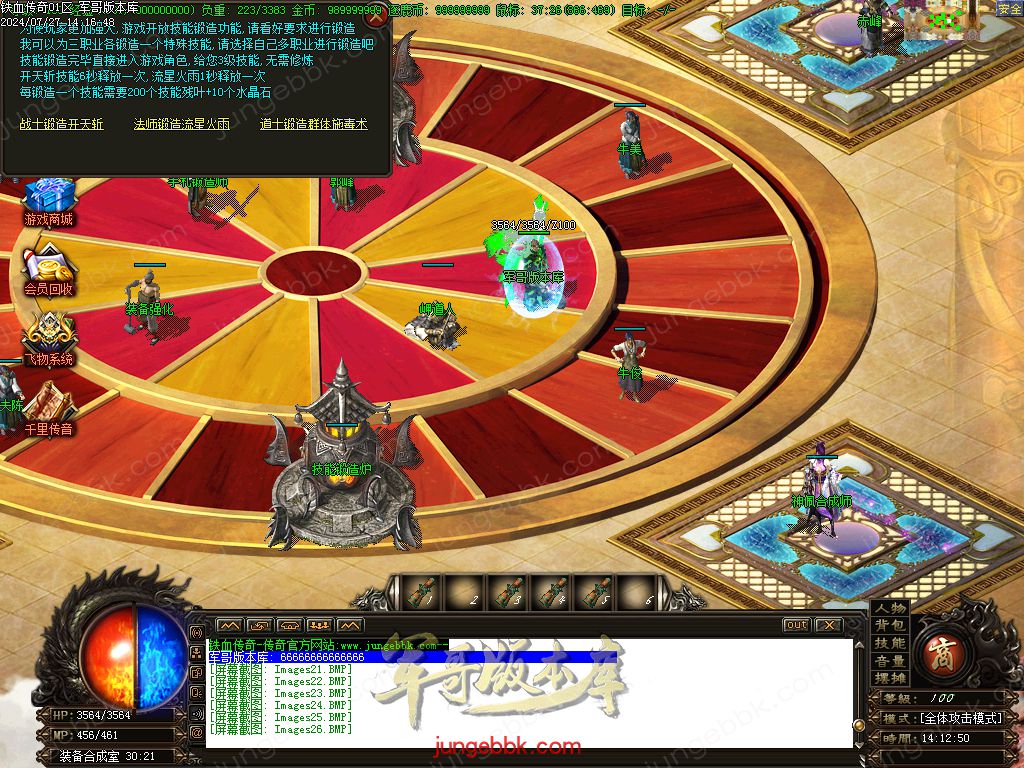Click the out button above chat
Screen dimensions: 1024x768
[x=796, y=625]
